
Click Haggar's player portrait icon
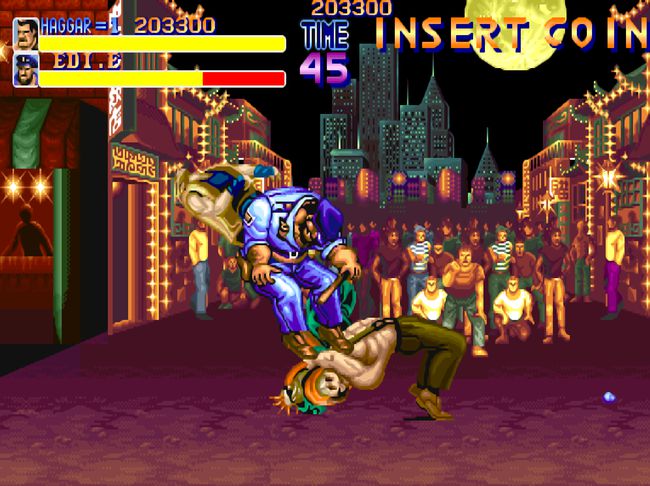pyautogui.click(x=26, y=32)
